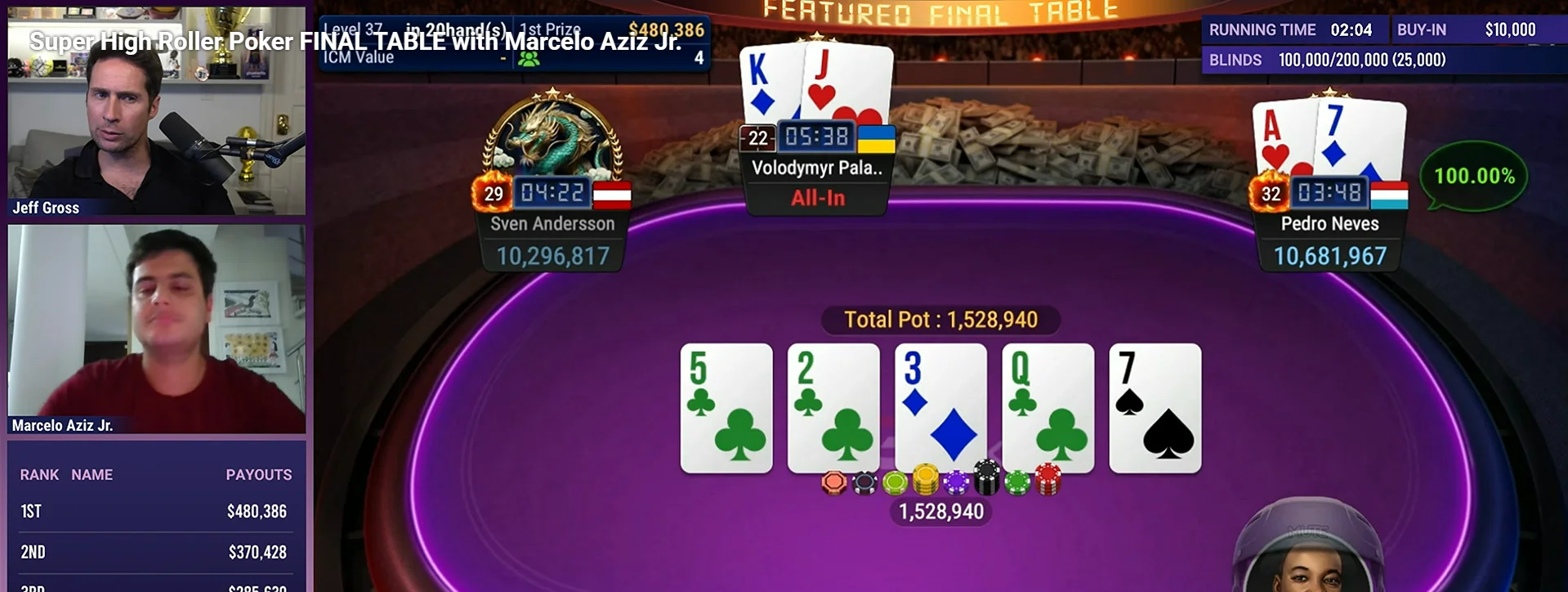Screen dimensions: 1568x592
Task: Select the five of clubs board card
Action: pos(726,407)
